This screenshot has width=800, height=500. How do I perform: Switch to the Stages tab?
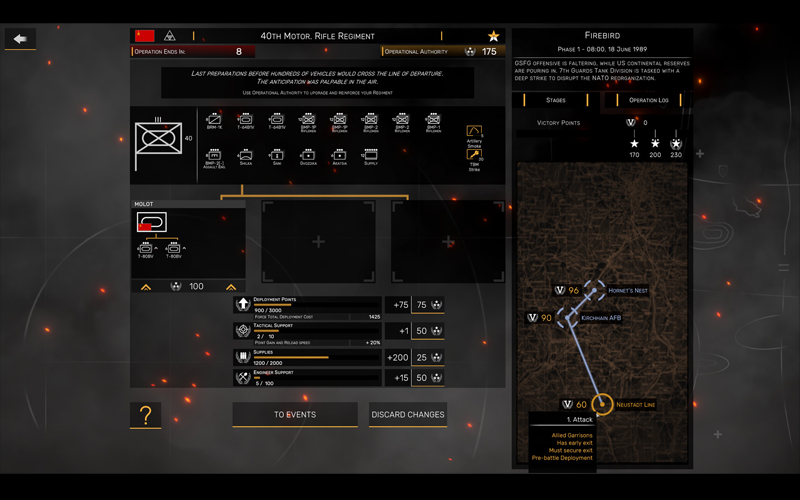555,100
